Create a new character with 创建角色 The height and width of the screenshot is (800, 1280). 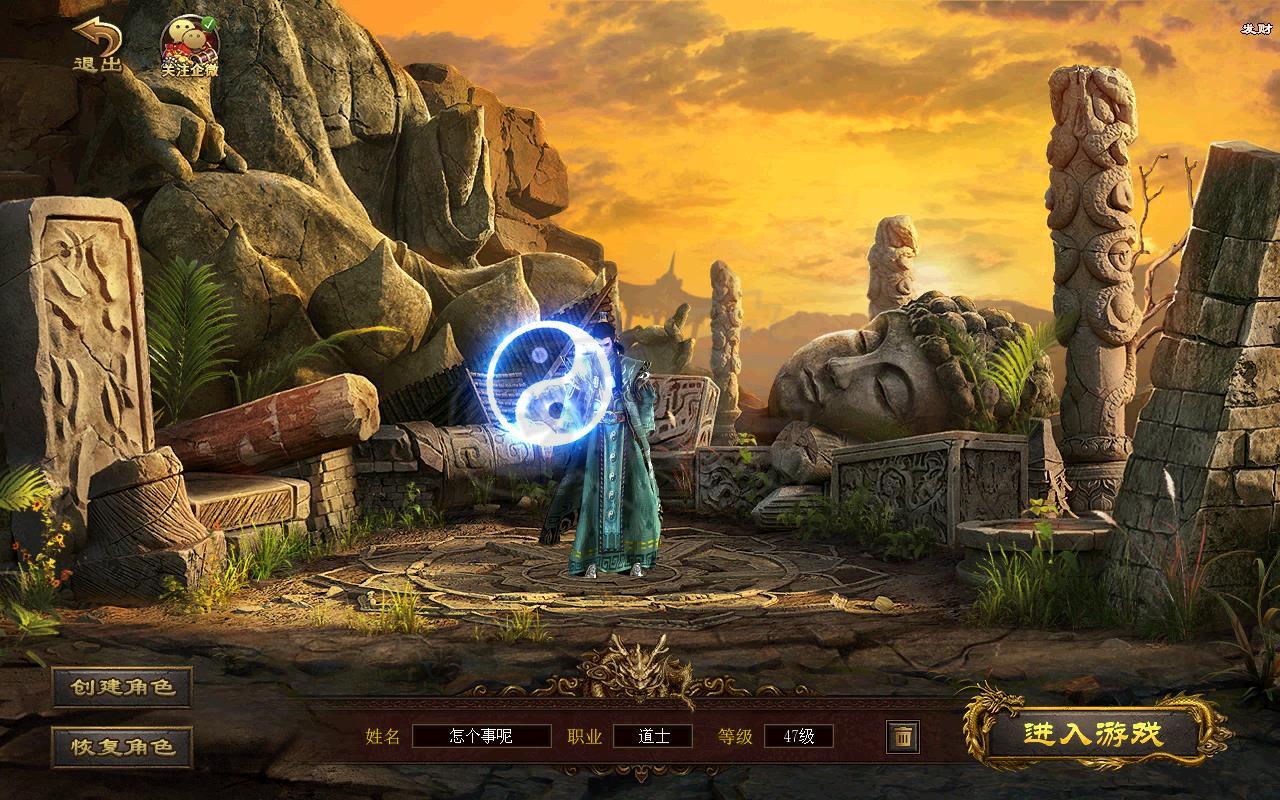click(122, 687)
